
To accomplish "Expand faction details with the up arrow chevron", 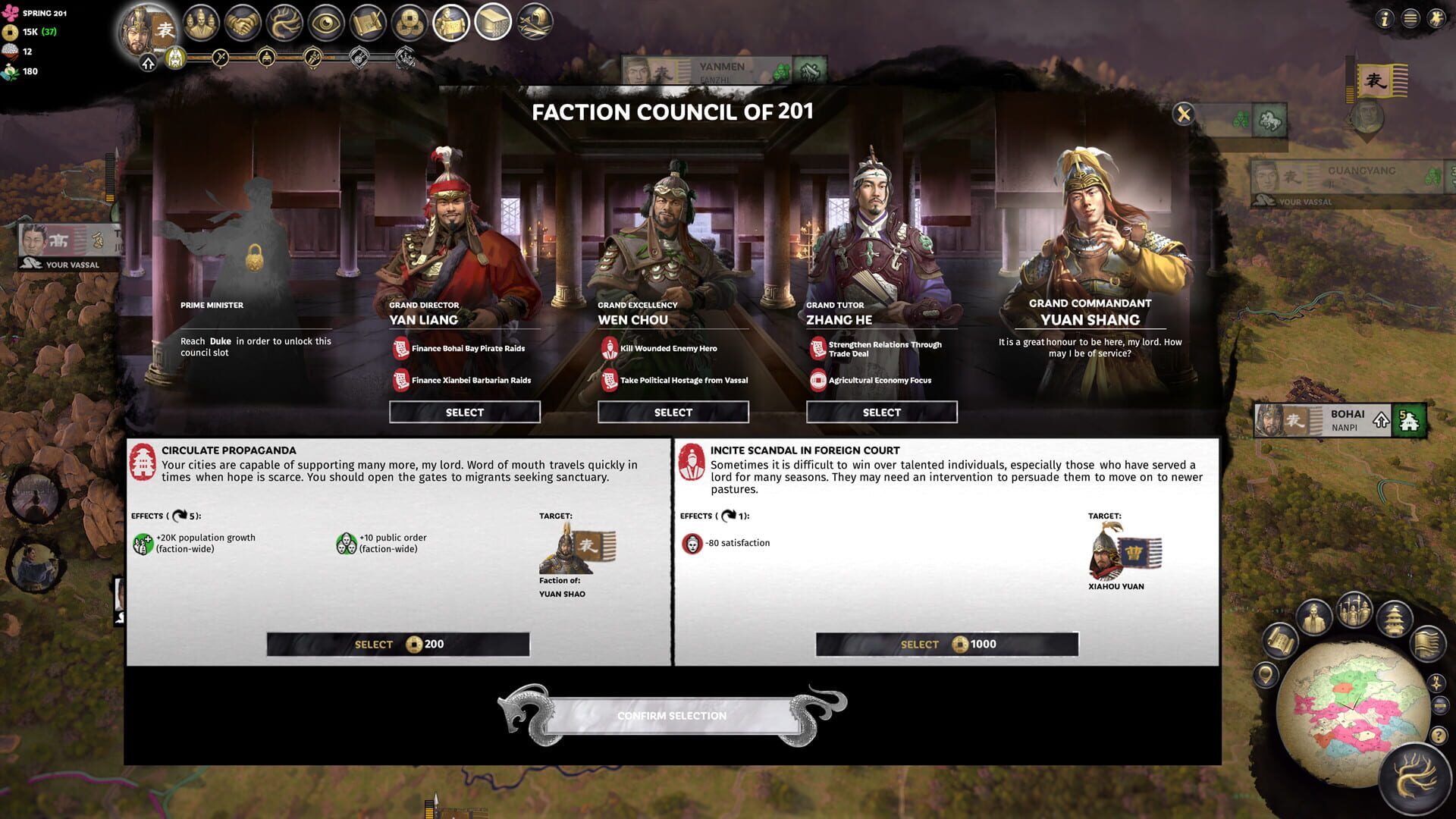I will click(x=147, y=61).
